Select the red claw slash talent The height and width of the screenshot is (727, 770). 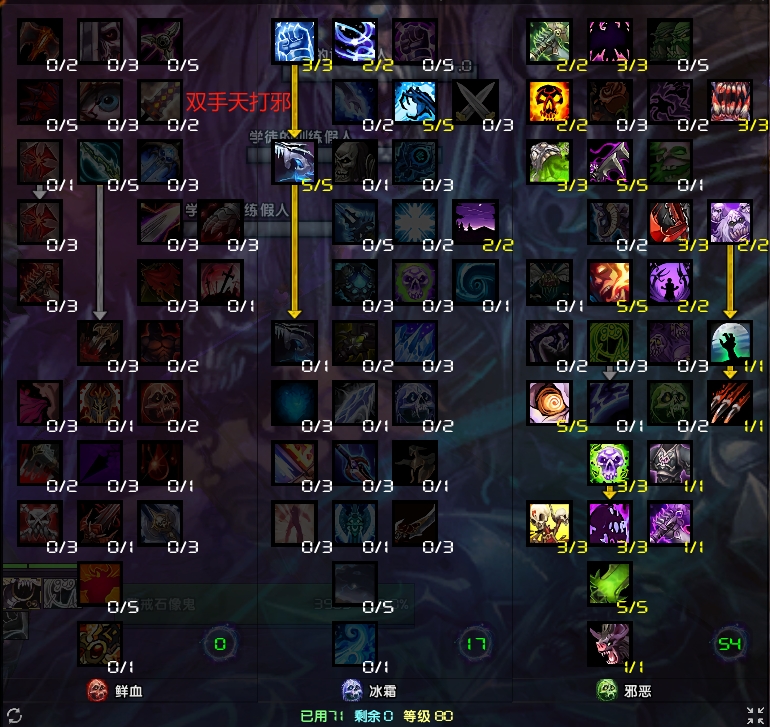click(x=729, y=402)
